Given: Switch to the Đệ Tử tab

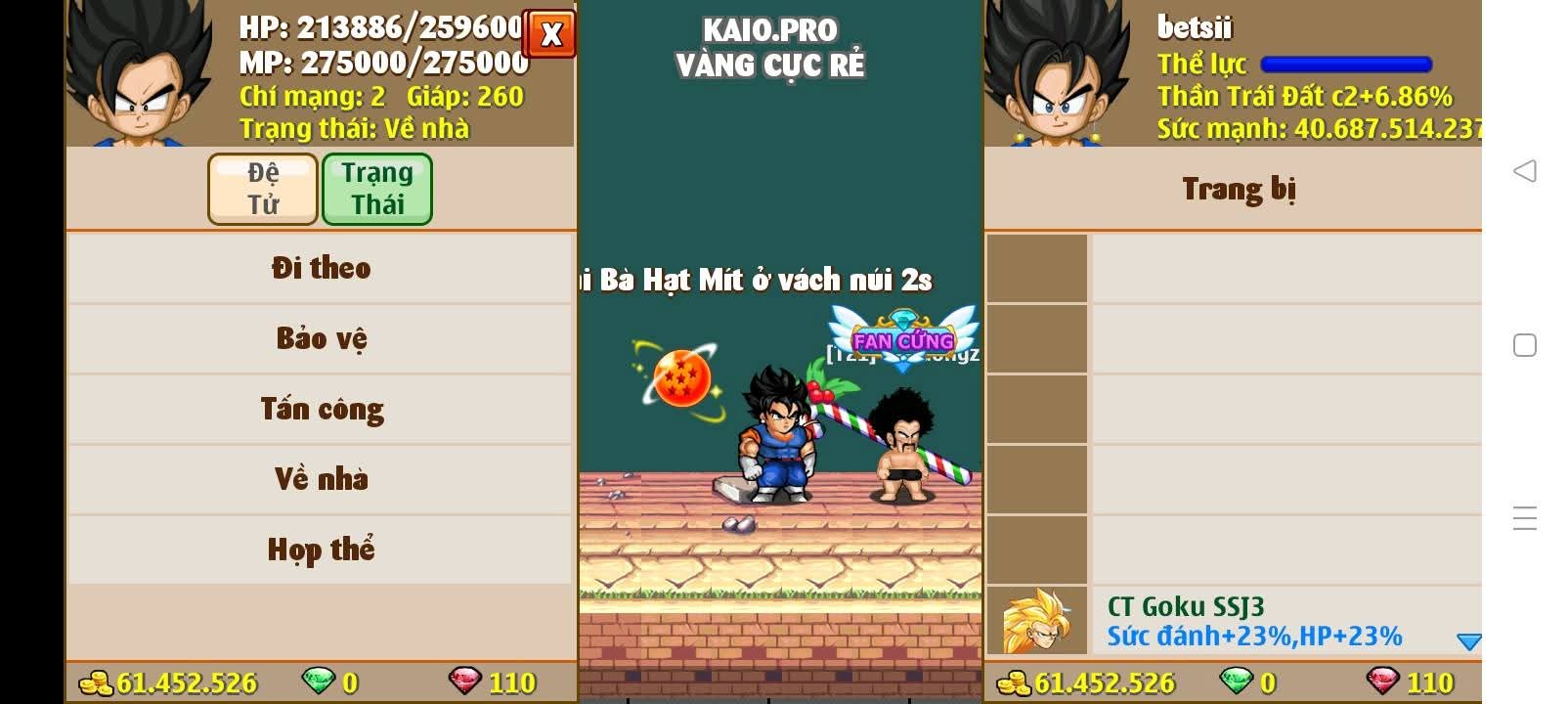Looking at the screenshot, I should click(263, 189).
